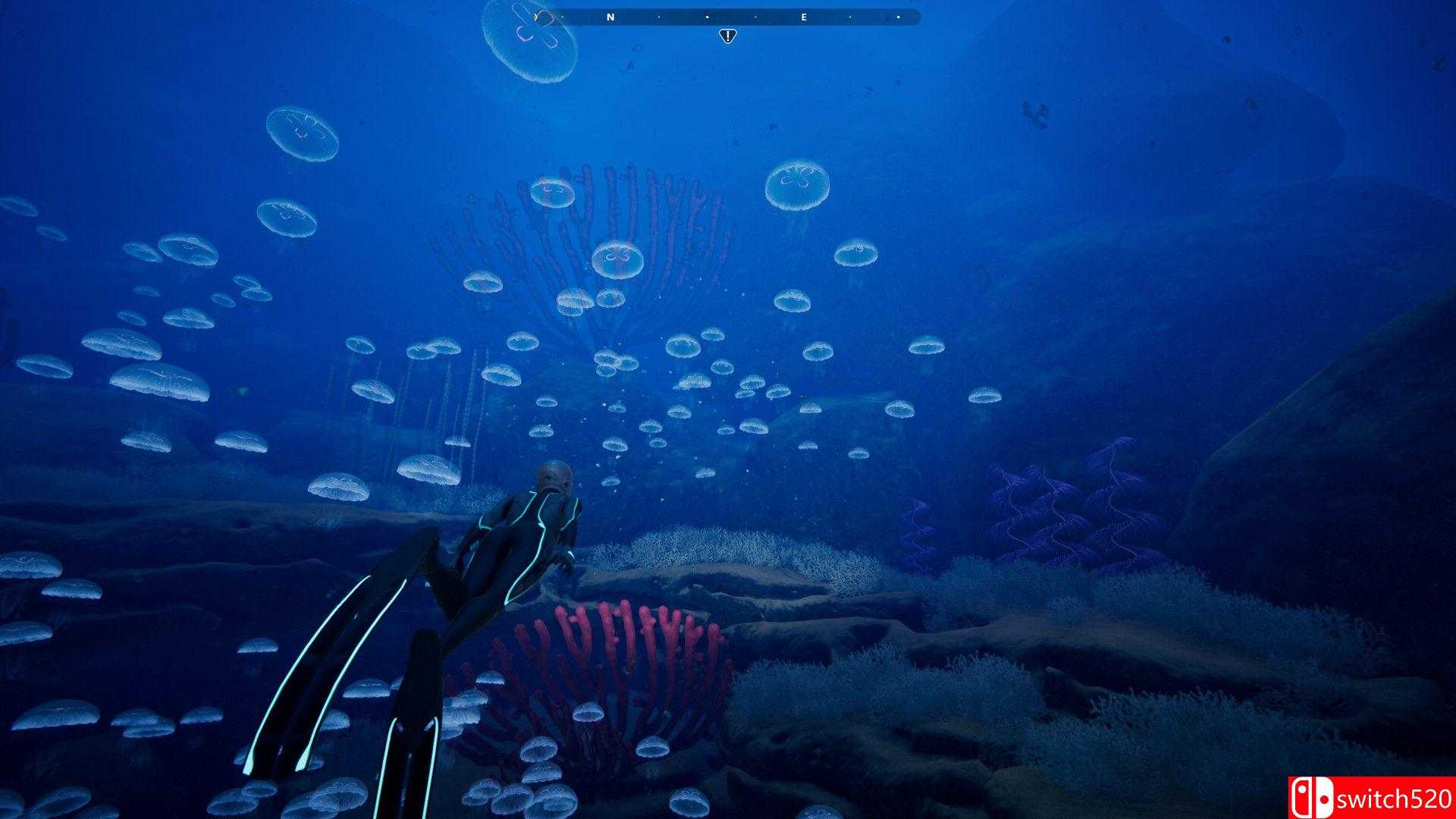Click the exclamation objective marker below the compass

point(726,35)
